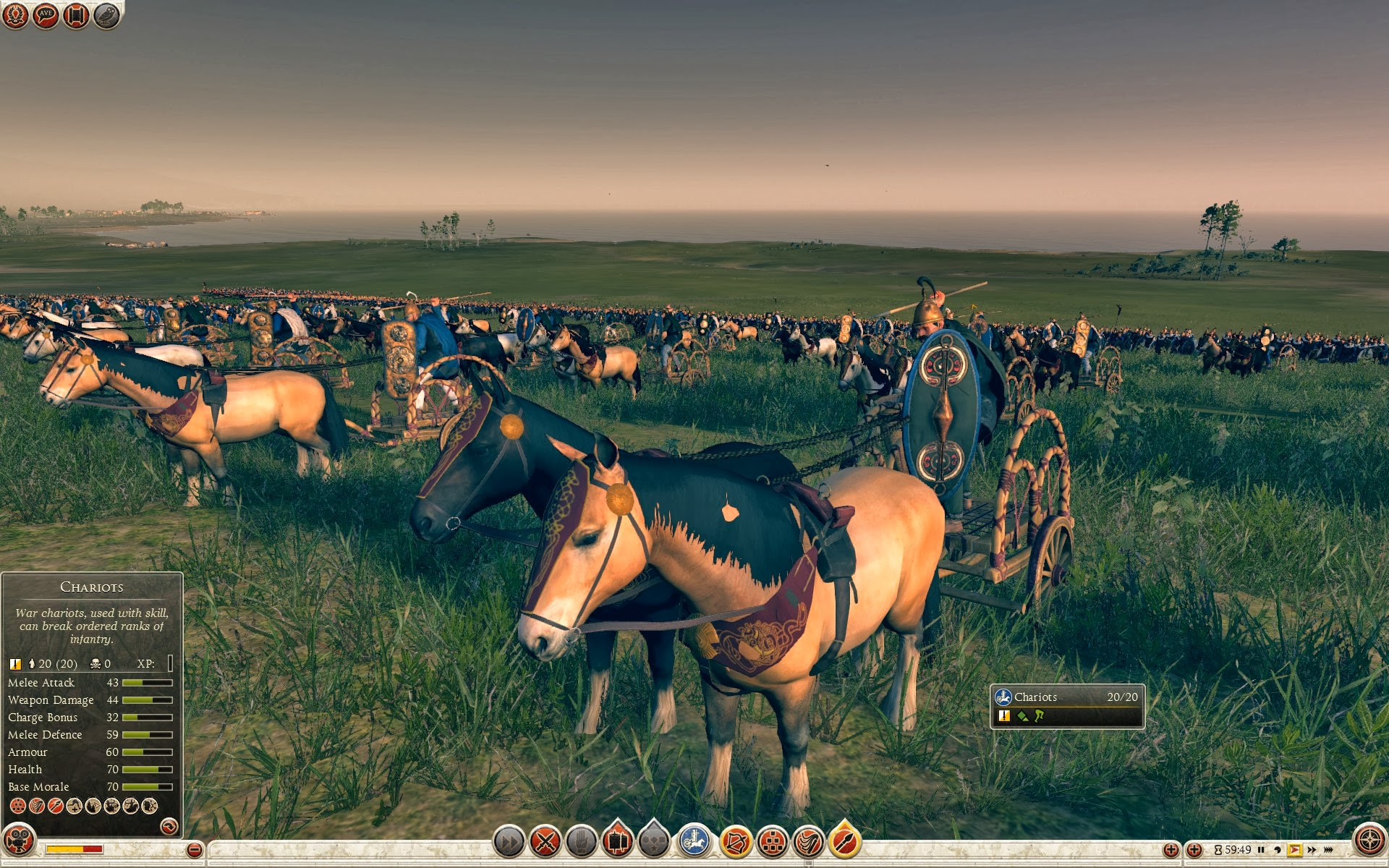Toggle the bow and arrow fire mode

point(736,842)
